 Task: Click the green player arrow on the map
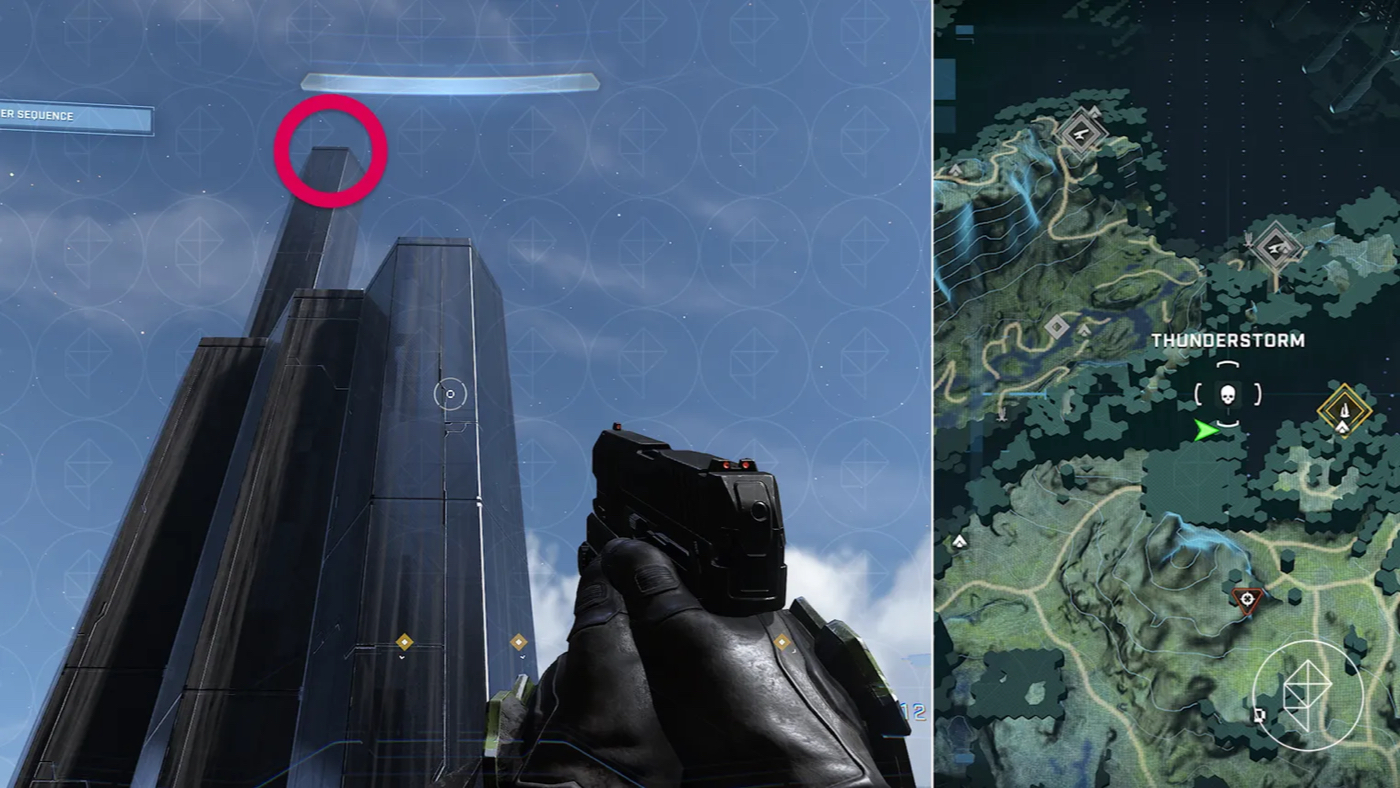(1208, 430)
